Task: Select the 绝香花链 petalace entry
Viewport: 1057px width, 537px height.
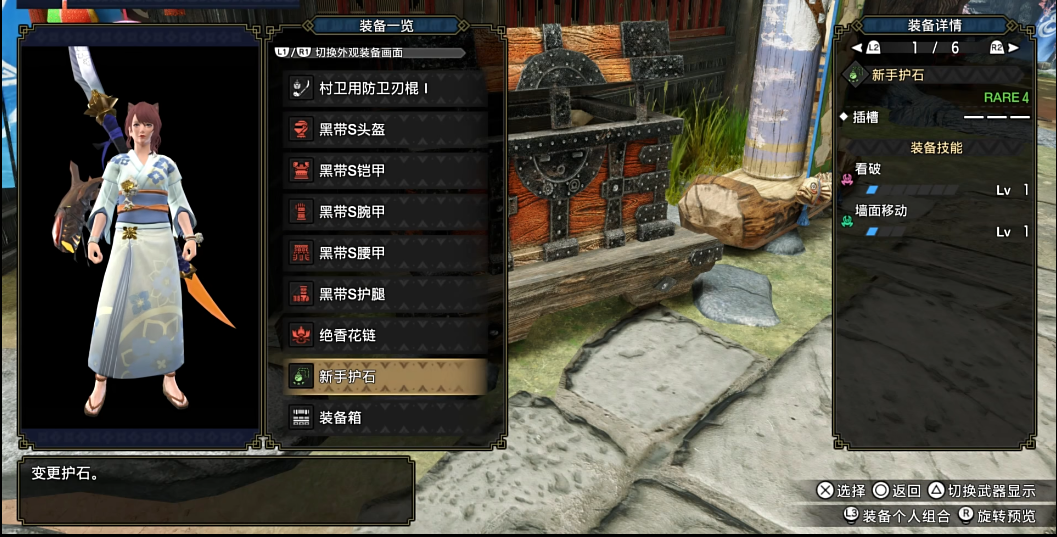Action: tap(385, 335)
